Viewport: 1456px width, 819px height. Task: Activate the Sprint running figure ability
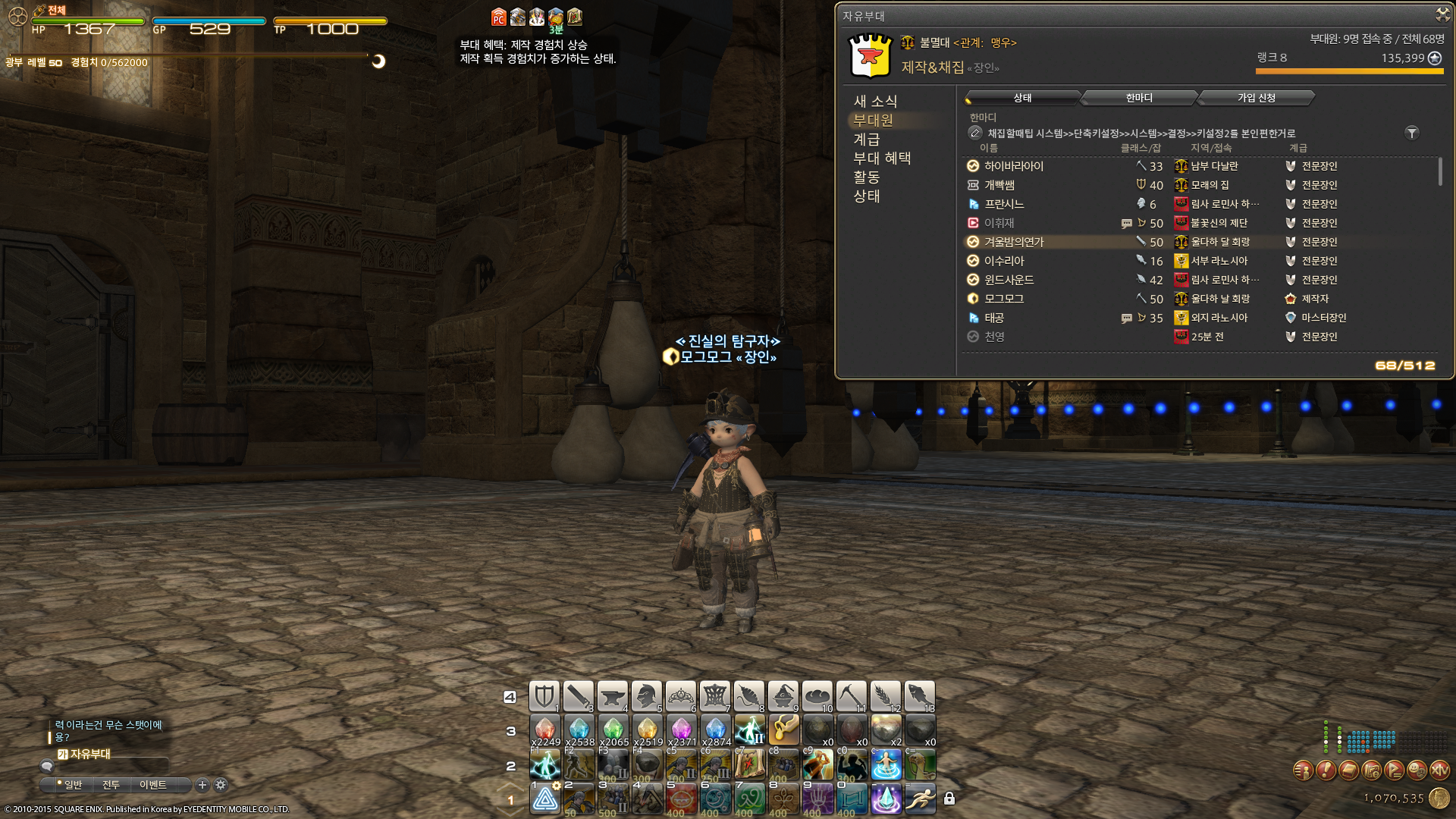pyautogui.click(x=920, y=798)
